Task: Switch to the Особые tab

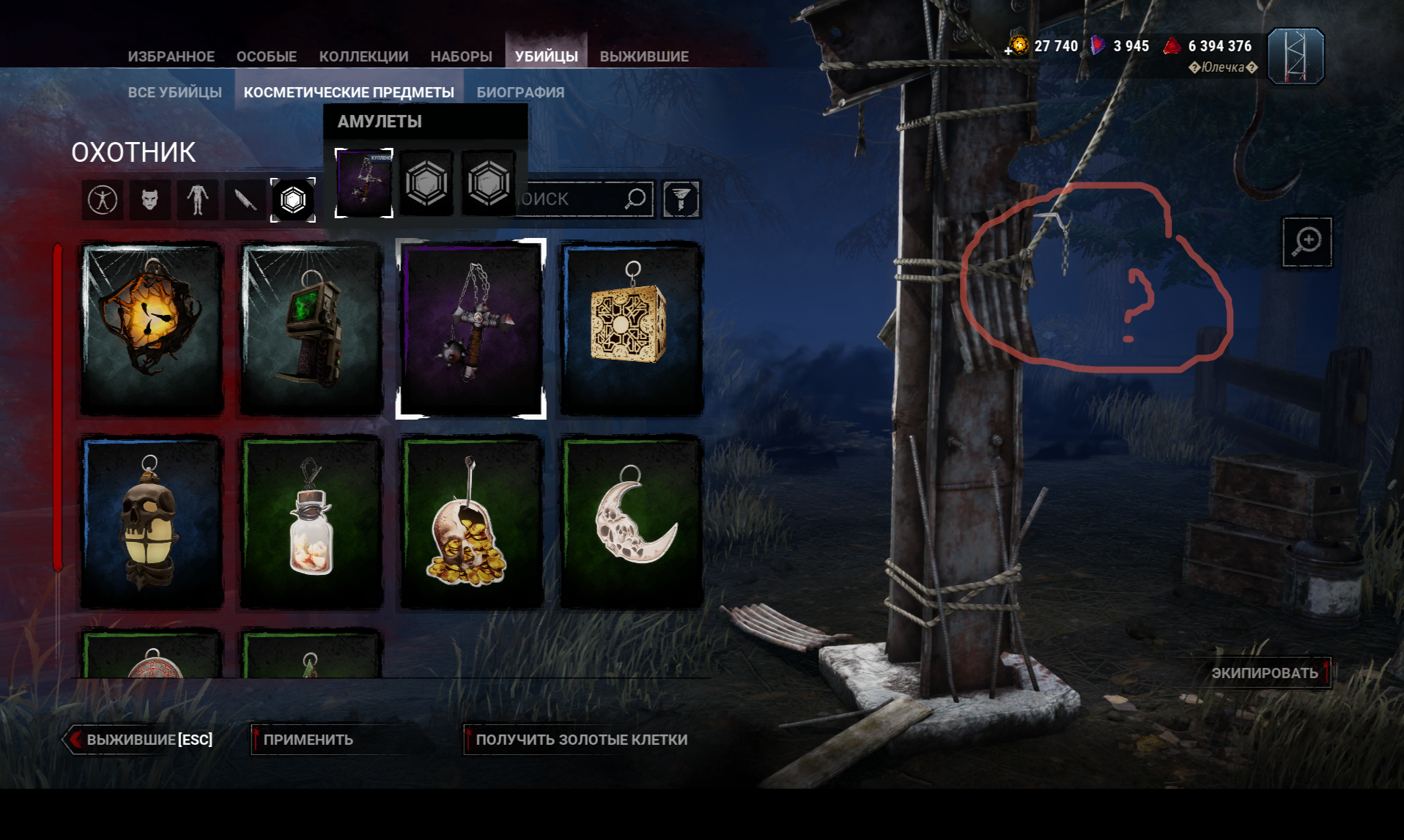Action: coord(266,56)
